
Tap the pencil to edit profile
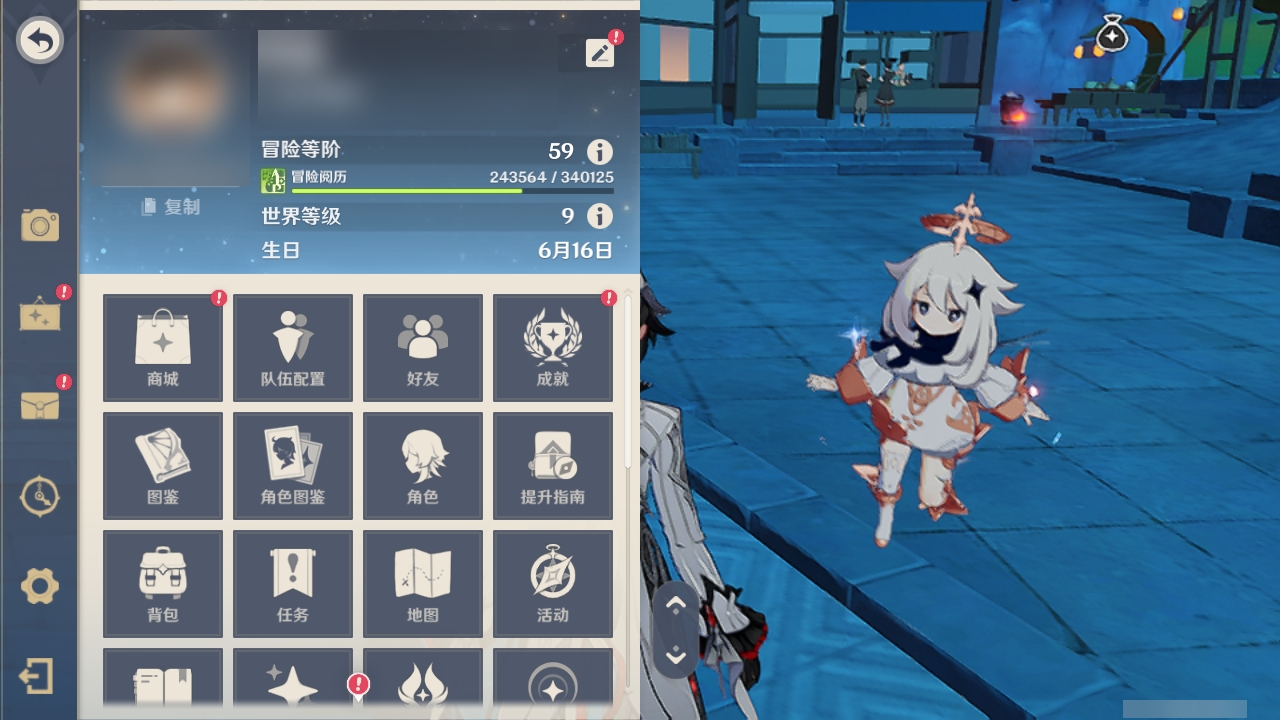(x=599, y=53)
